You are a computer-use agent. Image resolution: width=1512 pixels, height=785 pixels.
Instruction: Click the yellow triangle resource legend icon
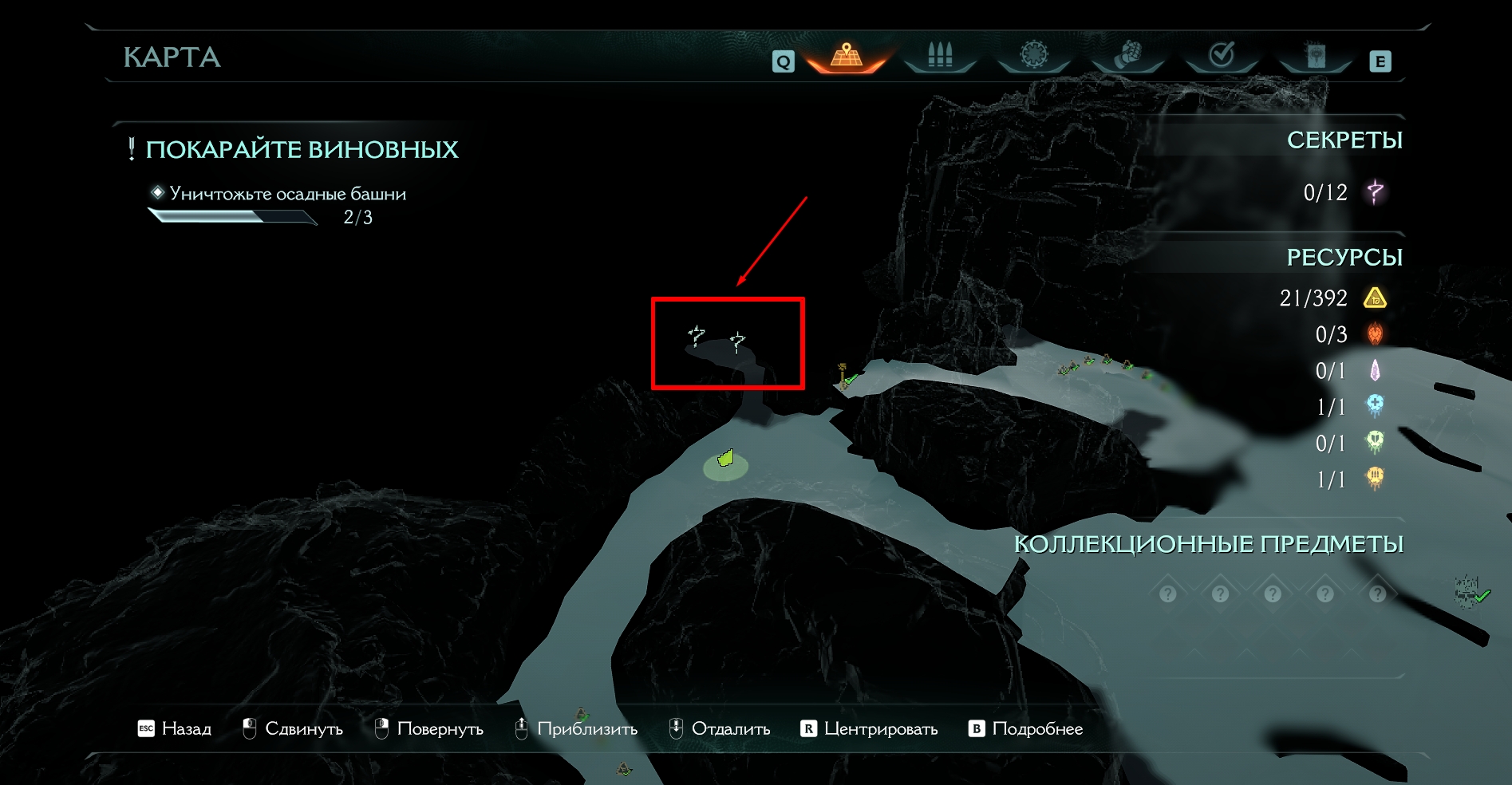(1375, 298)
